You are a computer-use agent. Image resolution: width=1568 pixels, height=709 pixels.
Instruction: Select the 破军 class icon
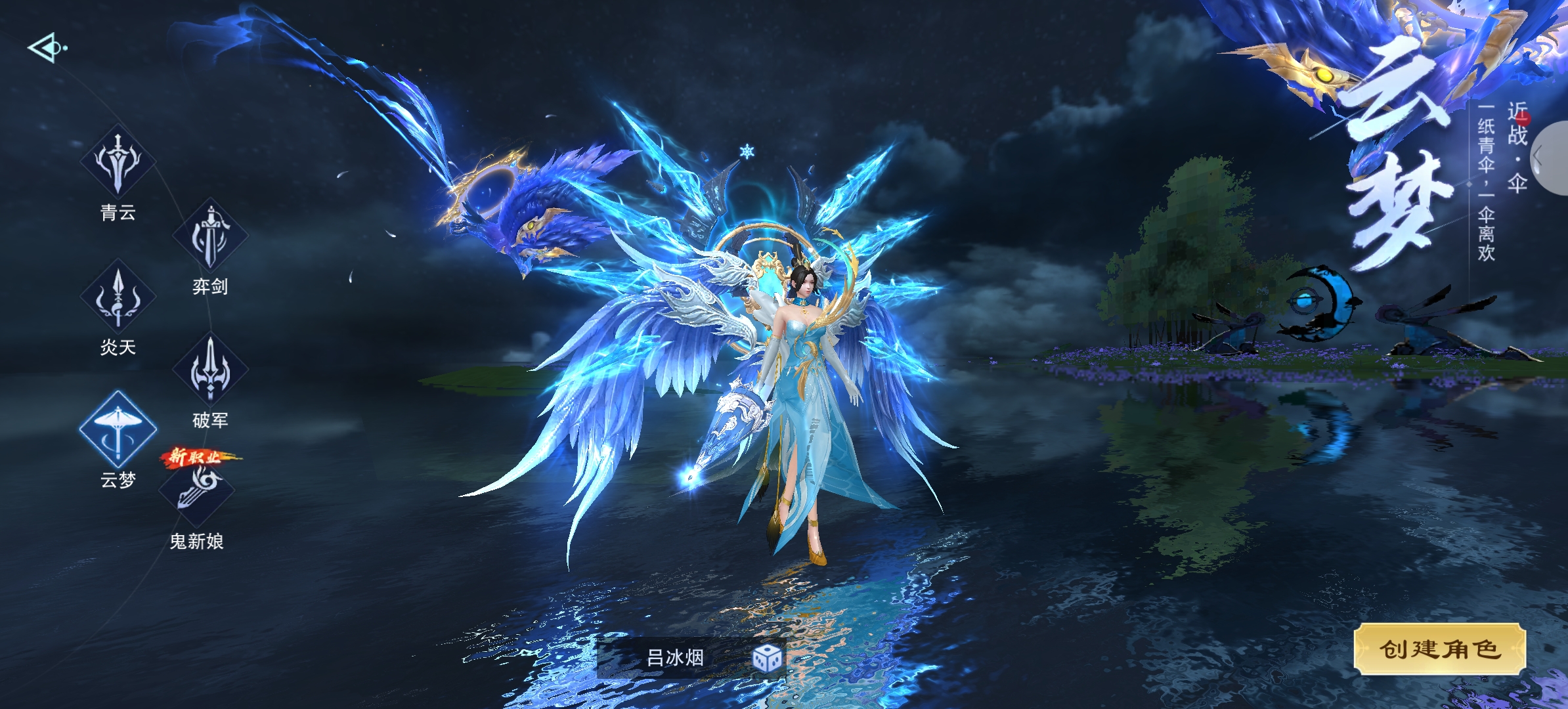210,370
